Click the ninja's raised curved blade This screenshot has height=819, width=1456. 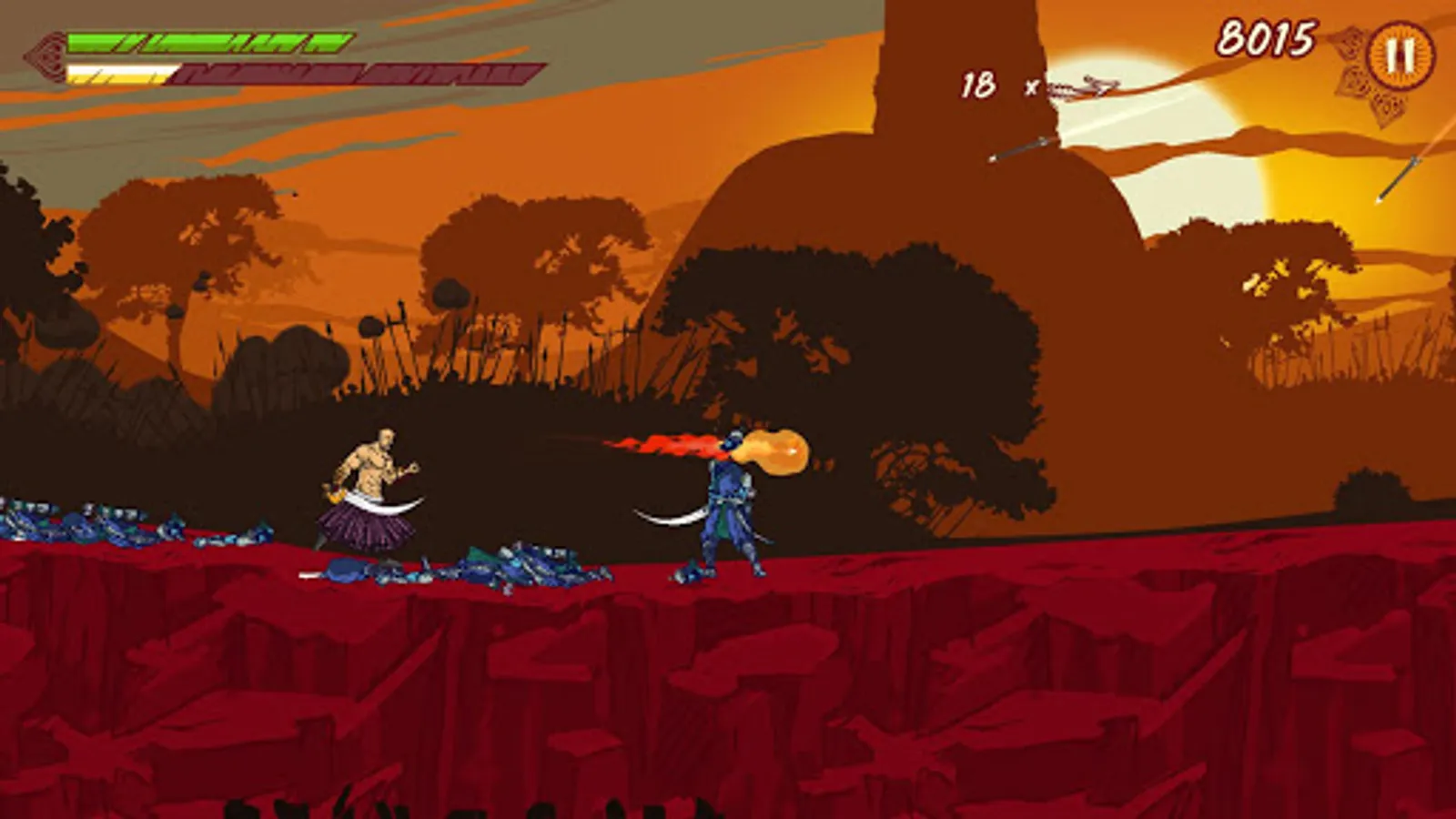pos(669,514)
